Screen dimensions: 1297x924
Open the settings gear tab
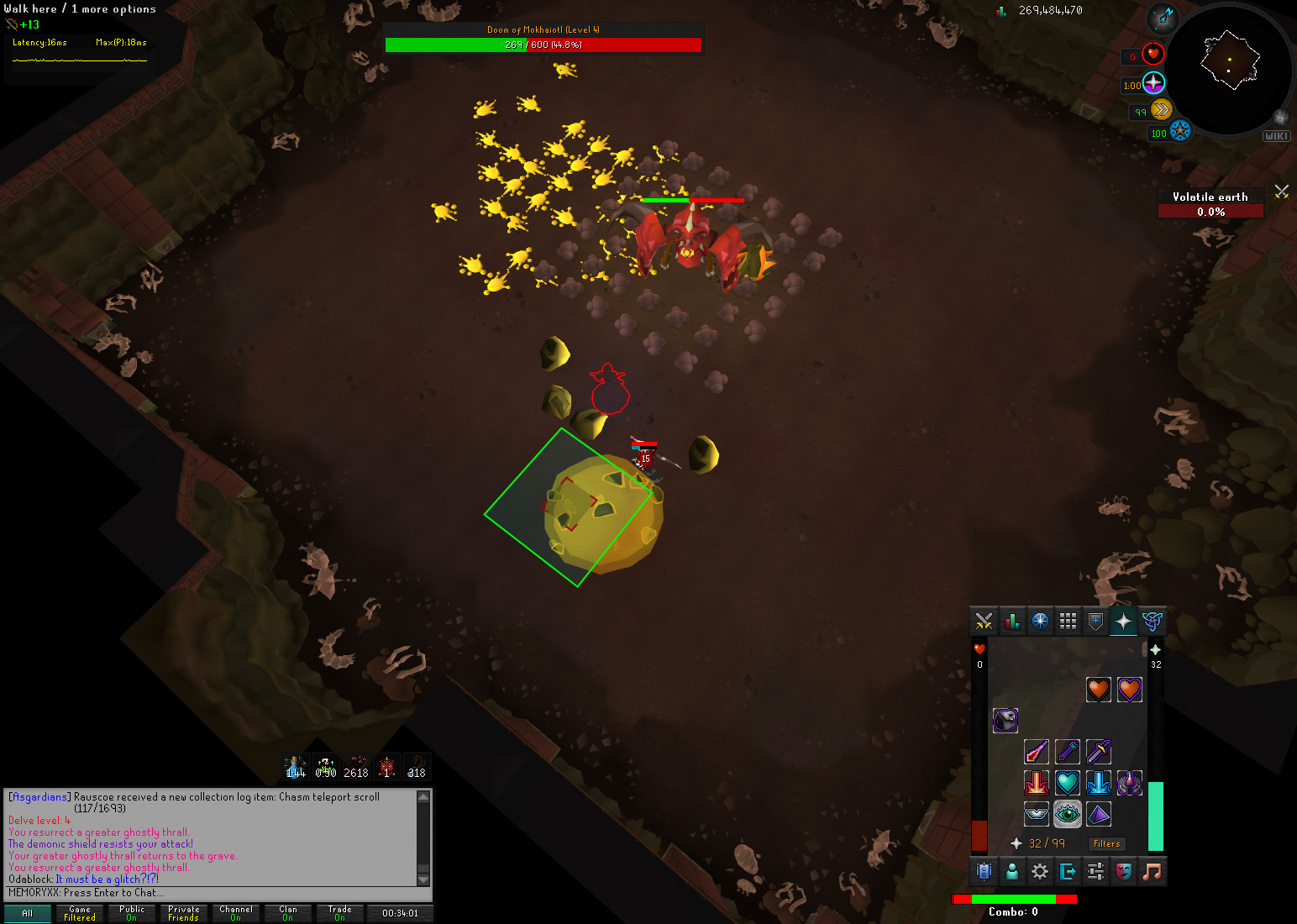click(x=1040, y=872)
